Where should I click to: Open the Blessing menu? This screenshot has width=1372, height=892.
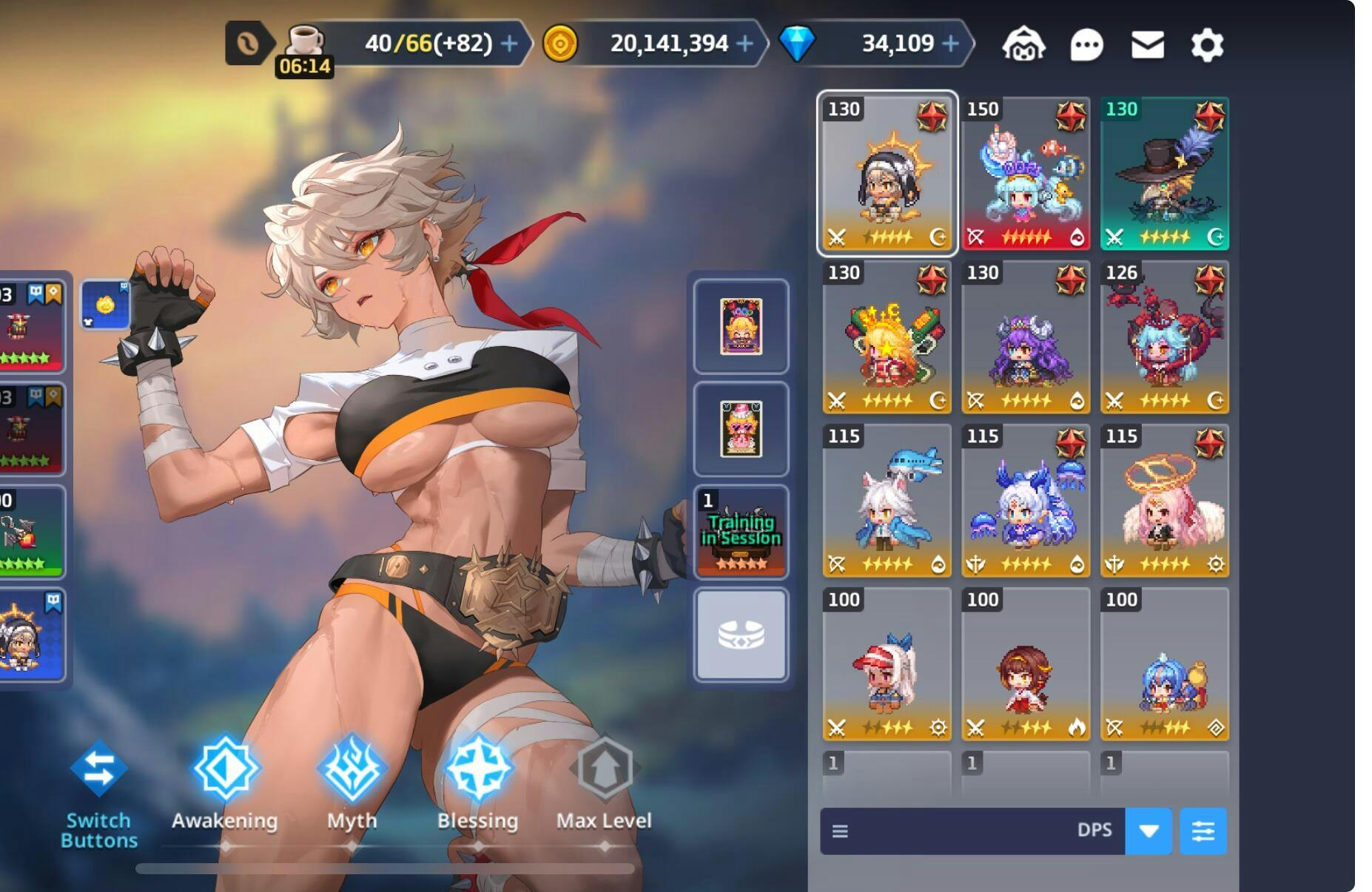click(477, 784)
